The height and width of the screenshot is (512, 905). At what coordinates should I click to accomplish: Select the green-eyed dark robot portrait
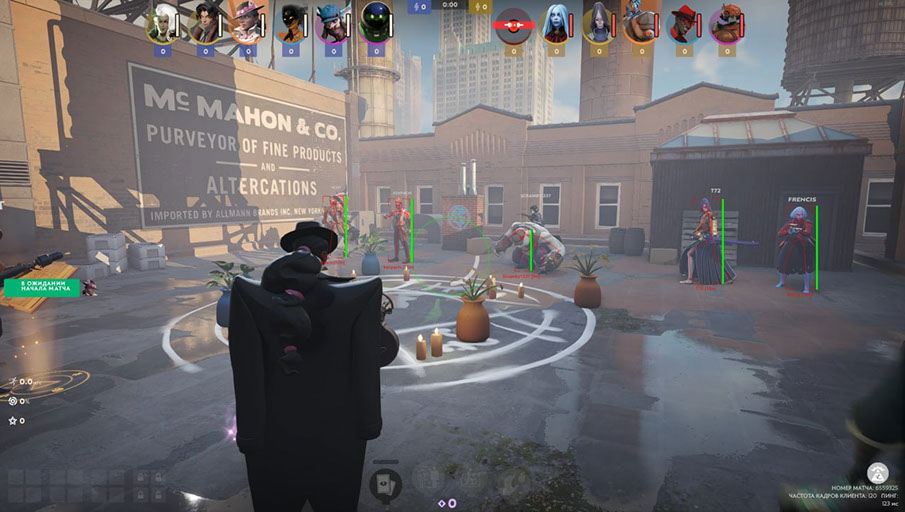374,22
